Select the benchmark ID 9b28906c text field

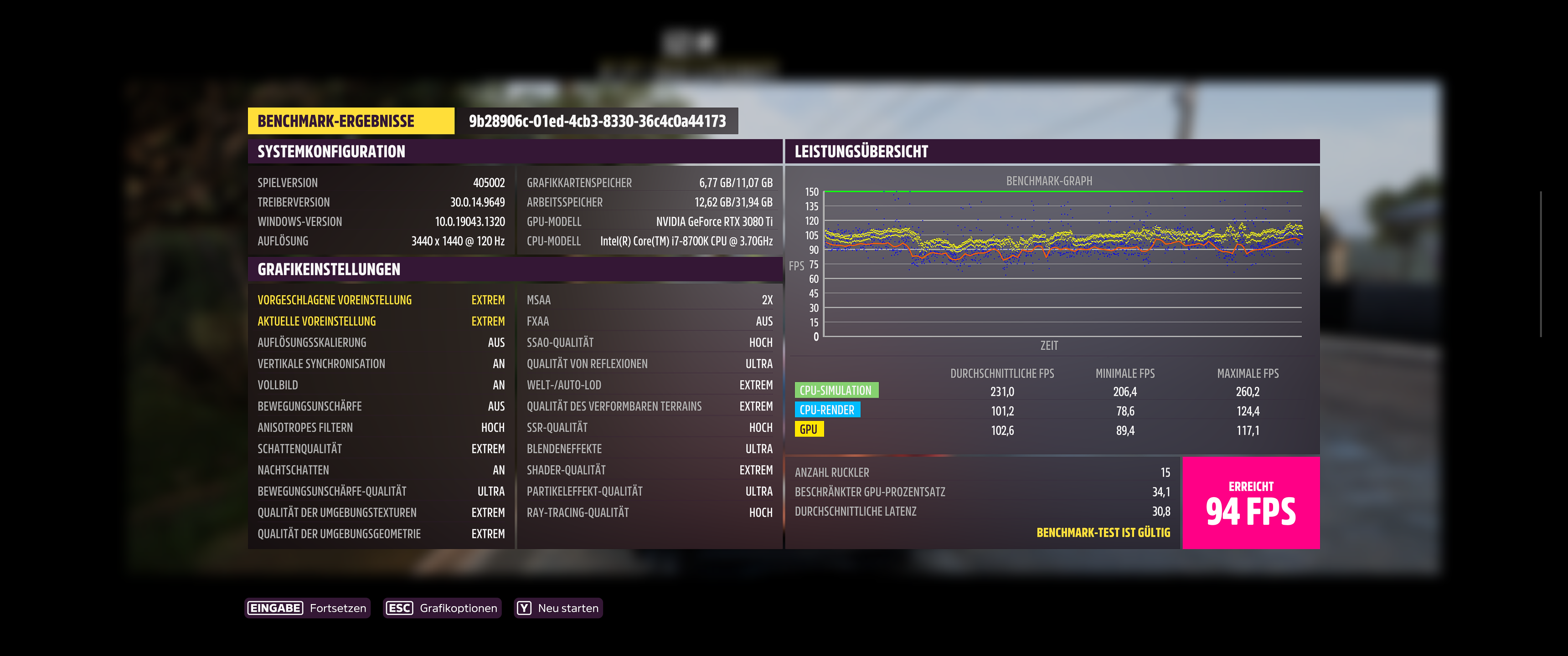(x=597, y=121)
